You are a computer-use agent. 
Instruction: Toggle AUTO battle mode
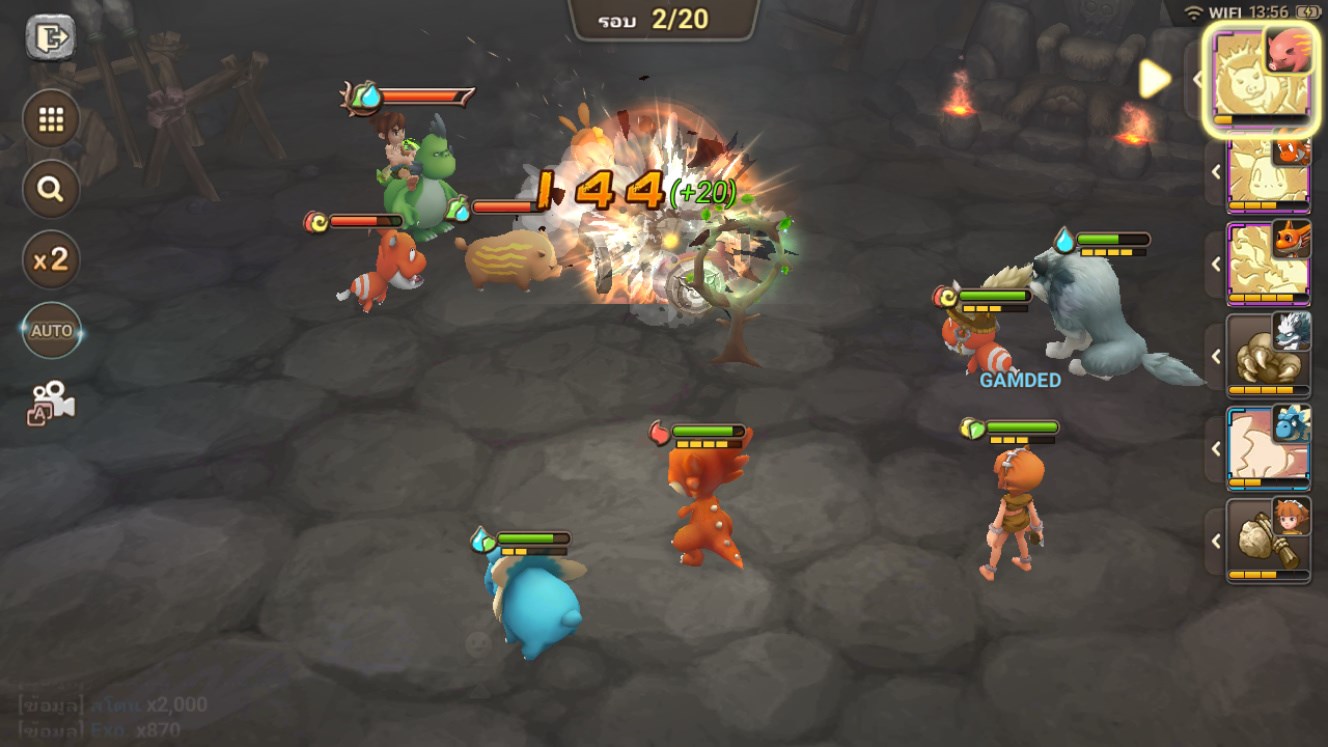pyautogui.click(x=51, y=330)
